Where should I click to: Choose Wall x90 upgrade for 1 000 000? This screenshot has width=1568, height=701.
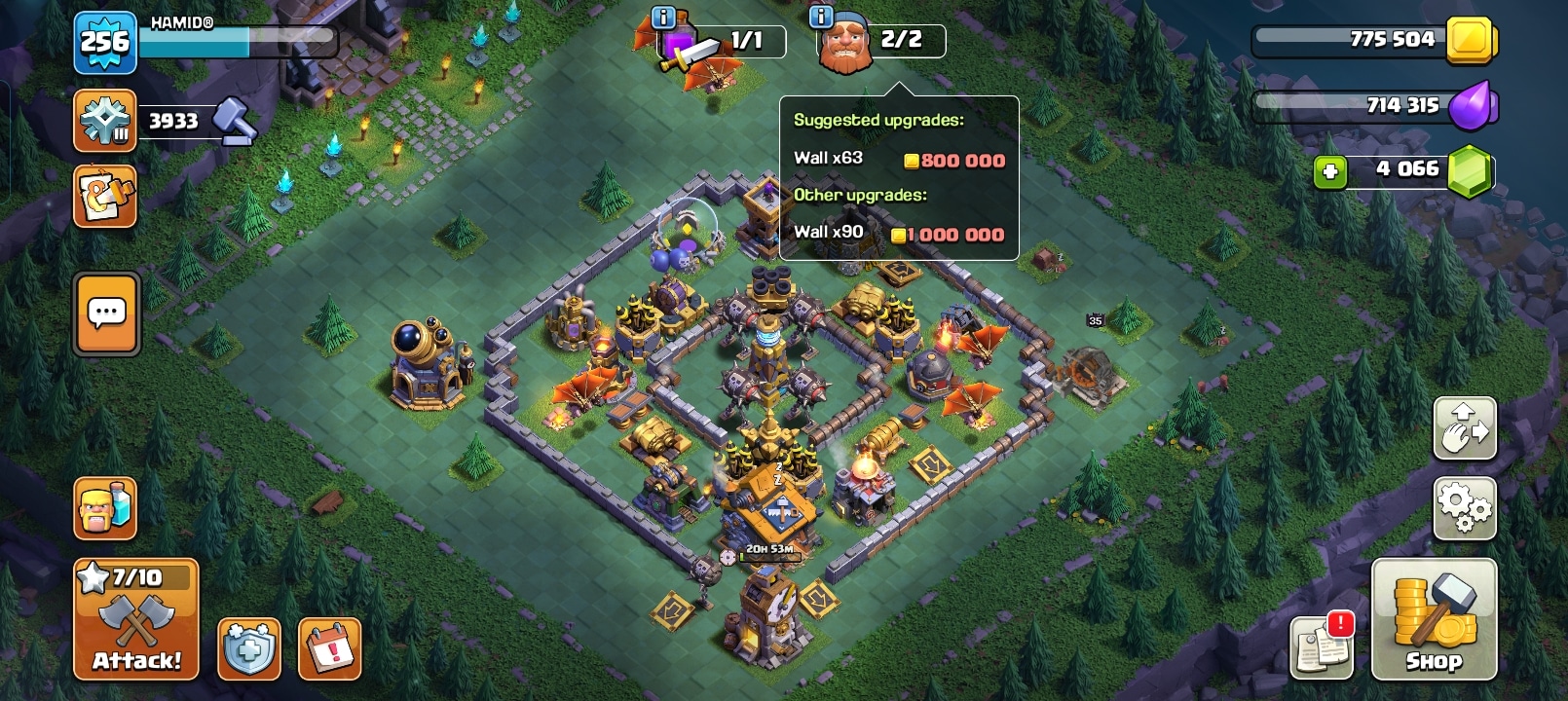point(898,233)
